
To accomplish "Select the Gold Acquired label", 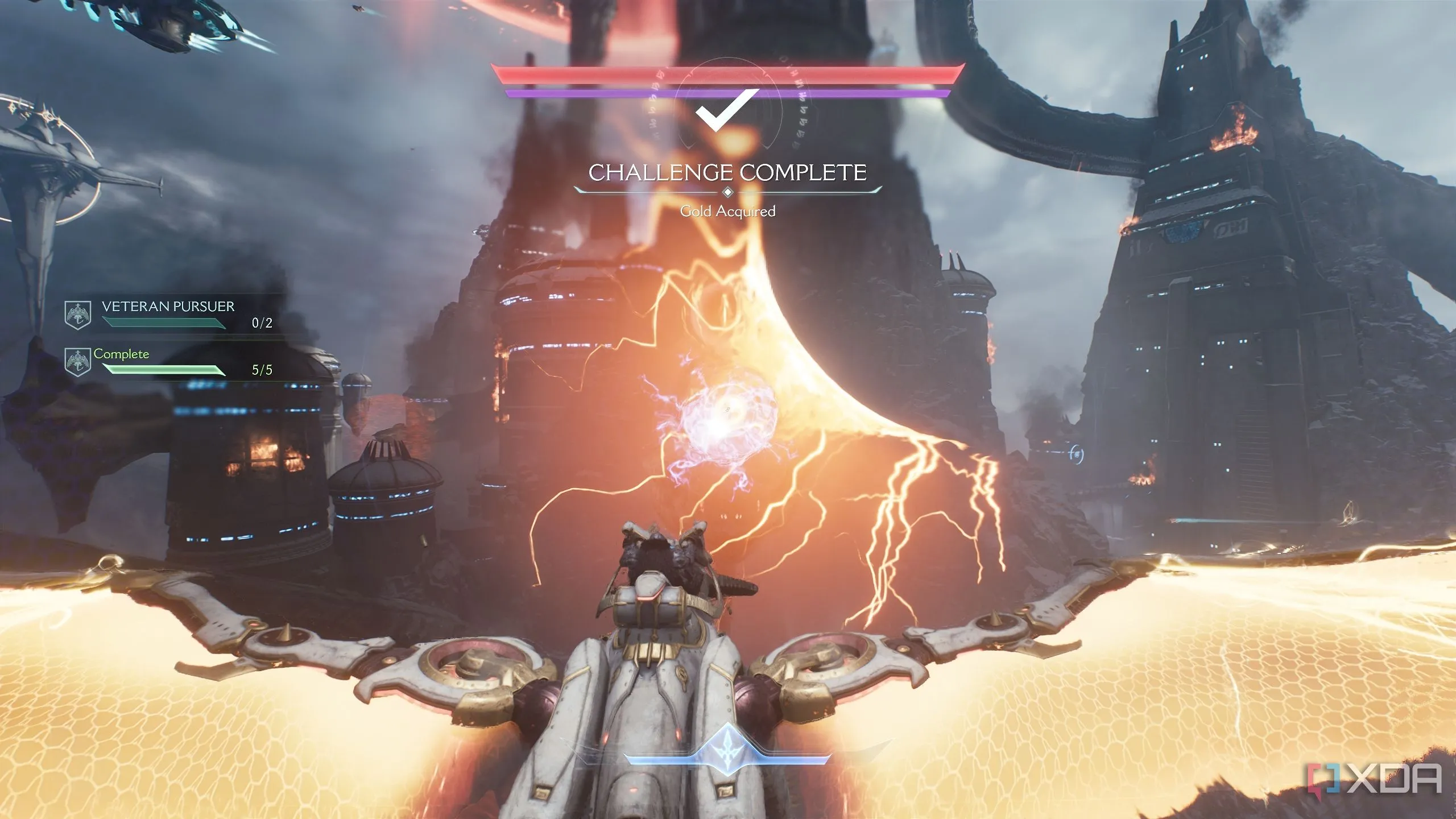I will point(729,211).
